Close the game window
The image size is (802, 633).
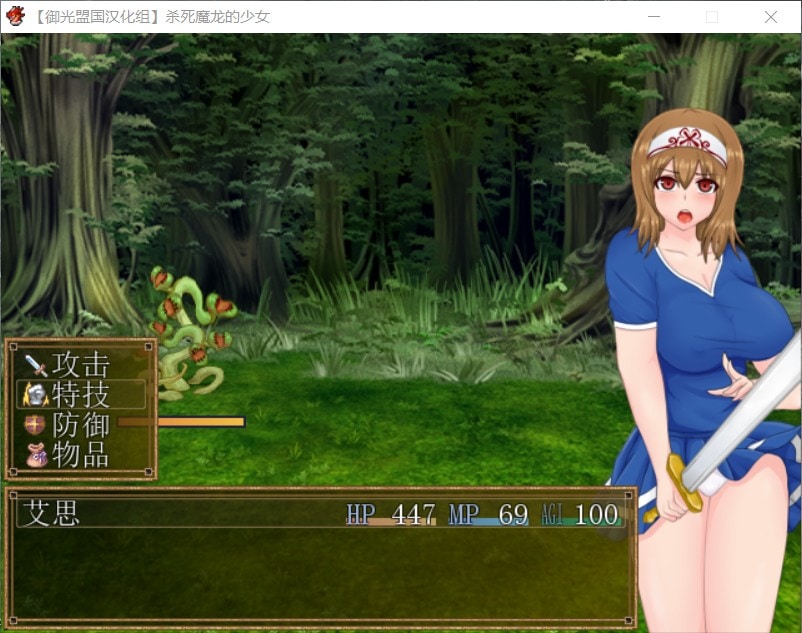[x=770, y=17]
